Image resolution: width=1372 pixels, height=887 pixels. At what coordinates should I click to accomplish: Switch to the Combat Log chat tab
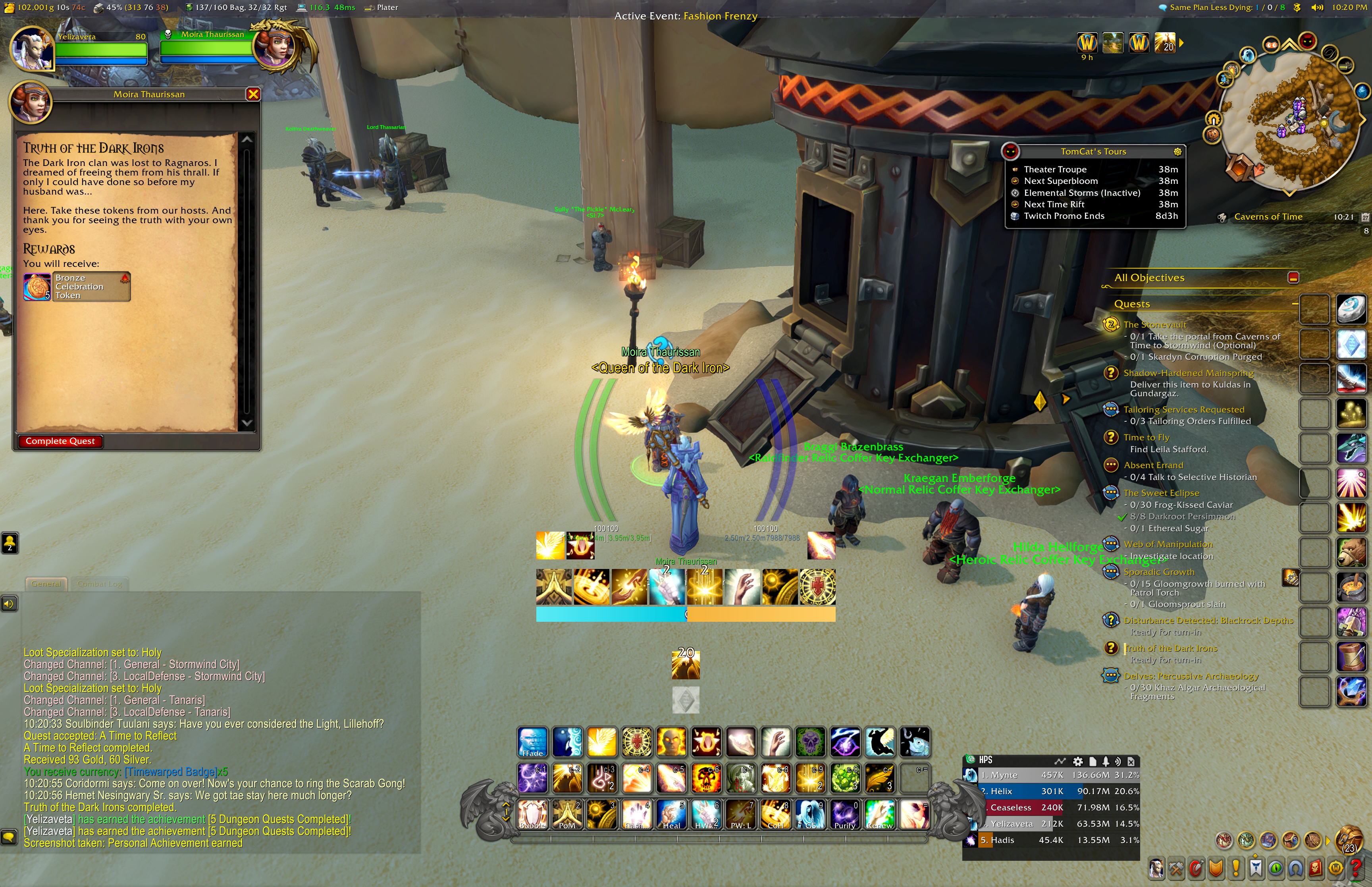[x=100, y=584]
